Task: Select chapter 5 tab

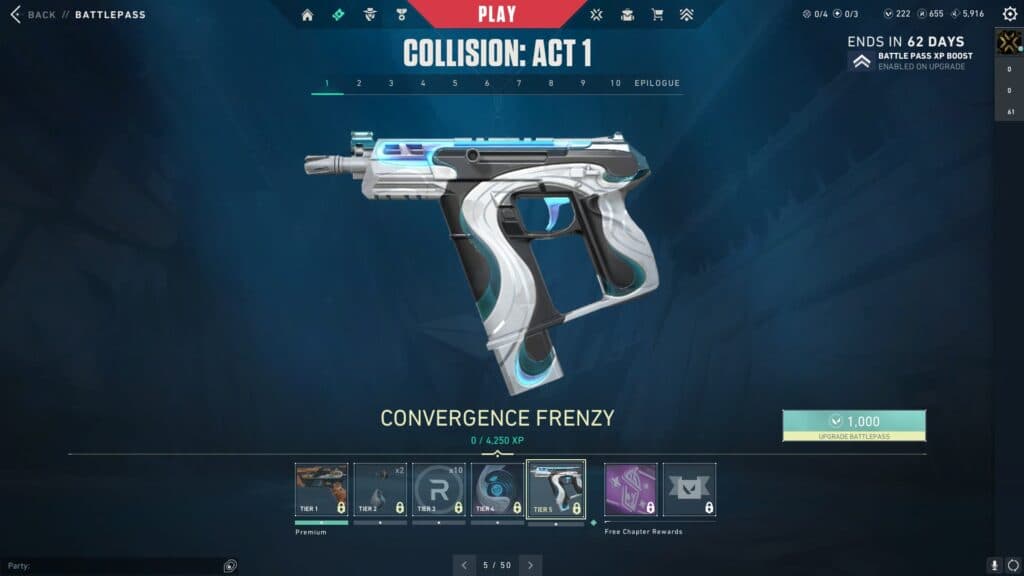Action: point(455,83)
